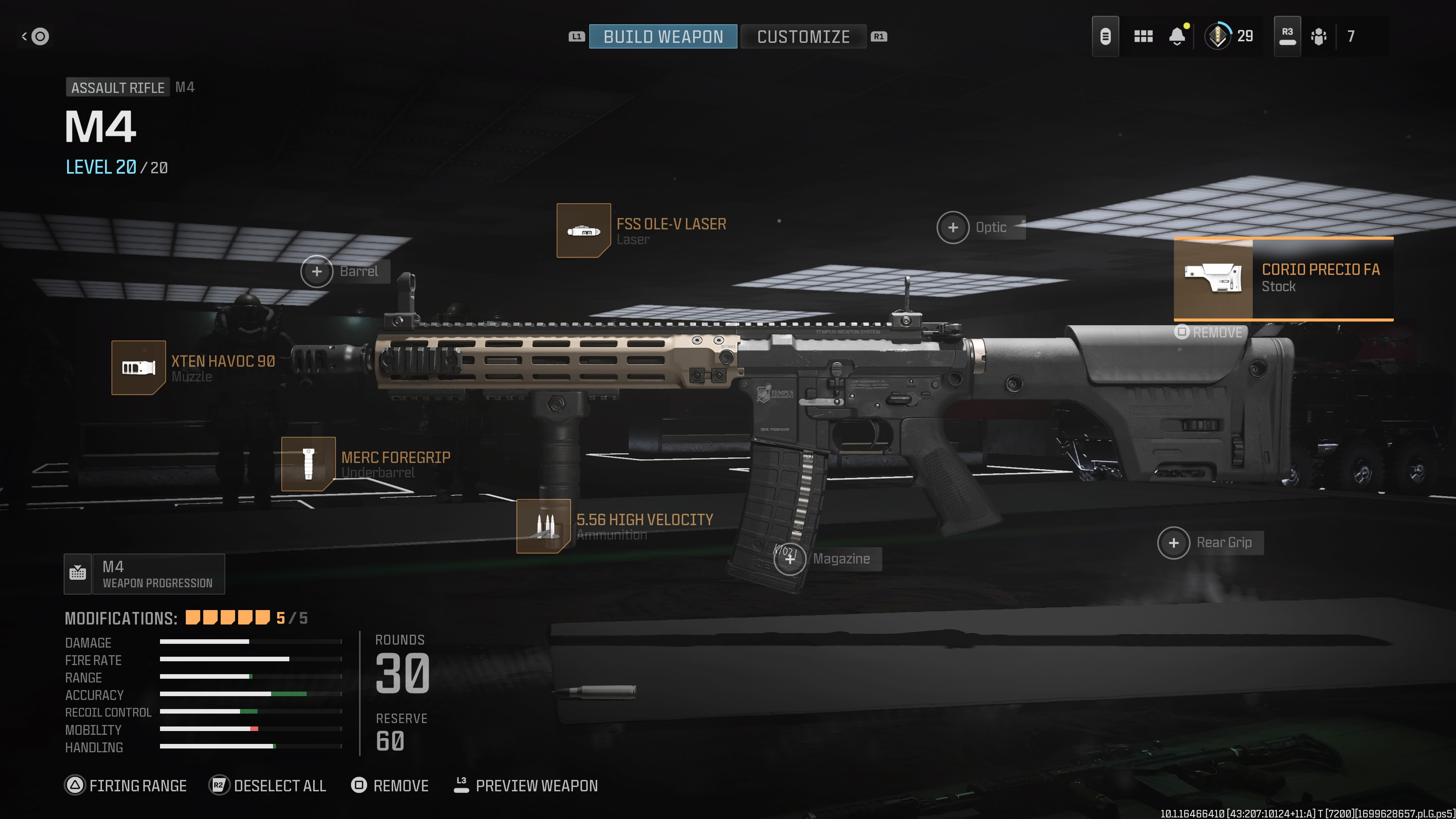
Task: Click the grid menu icon in top bar
Action: click(1144, 36)
